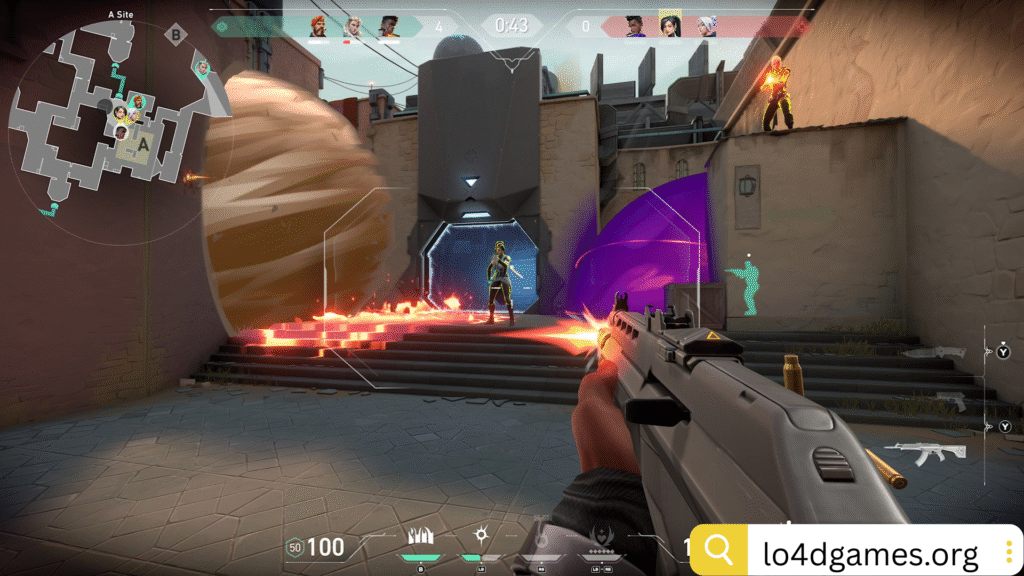Click the teammate portrait with orange flat-top
Viewport: 1024px width, 576px height.
387,26
